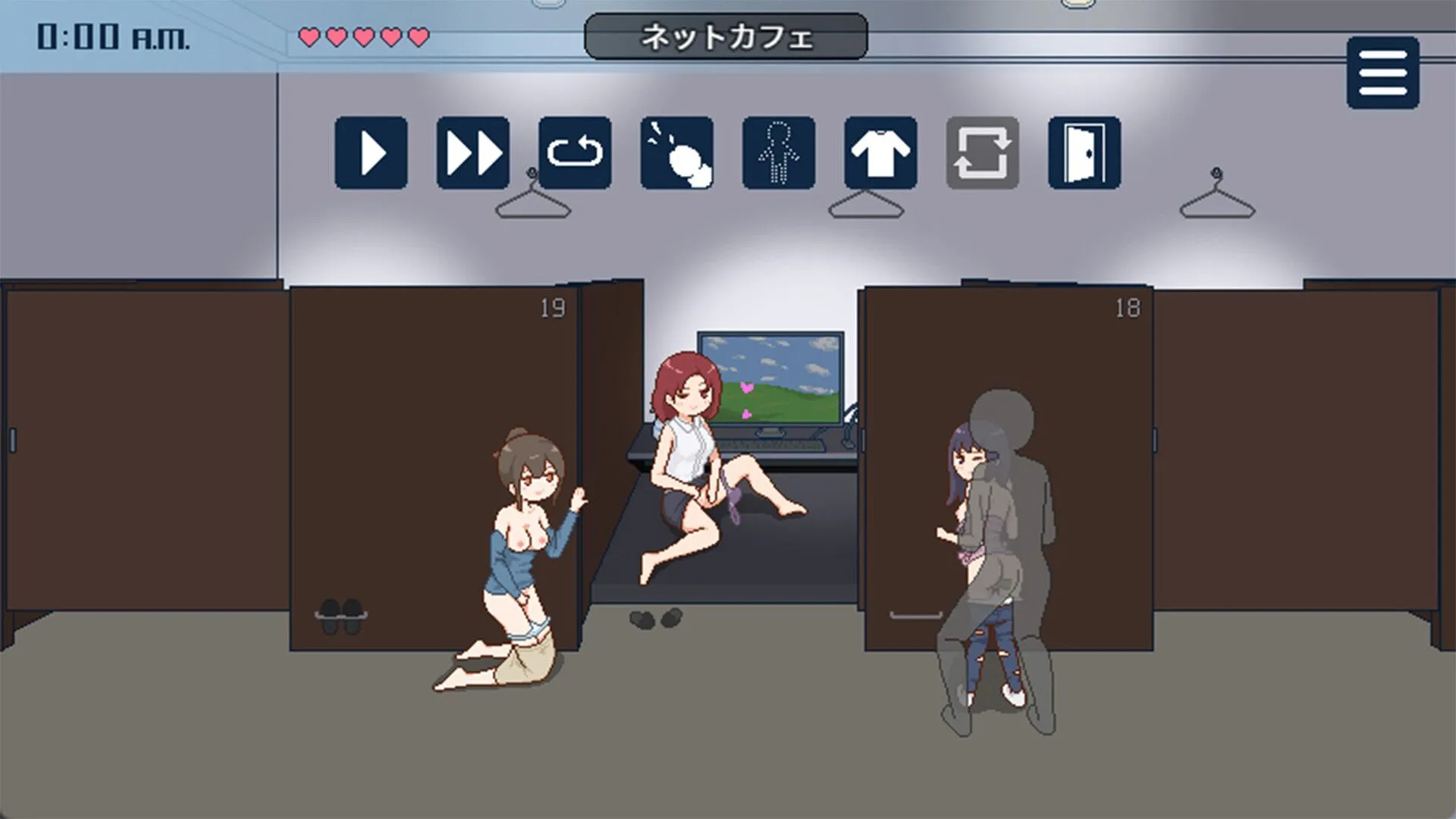The width and height of the screenshot is (1456, 819).
Task: Enable scene looping via the repeat button
Action: click(574, 152)
